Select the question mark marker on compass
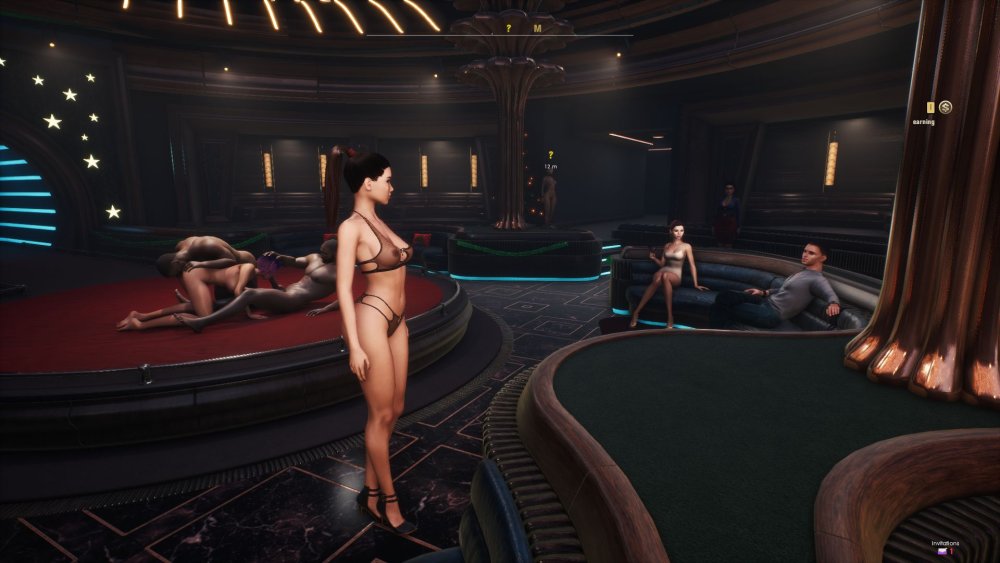The image size is (1000, 563). (x=508, y=28)
